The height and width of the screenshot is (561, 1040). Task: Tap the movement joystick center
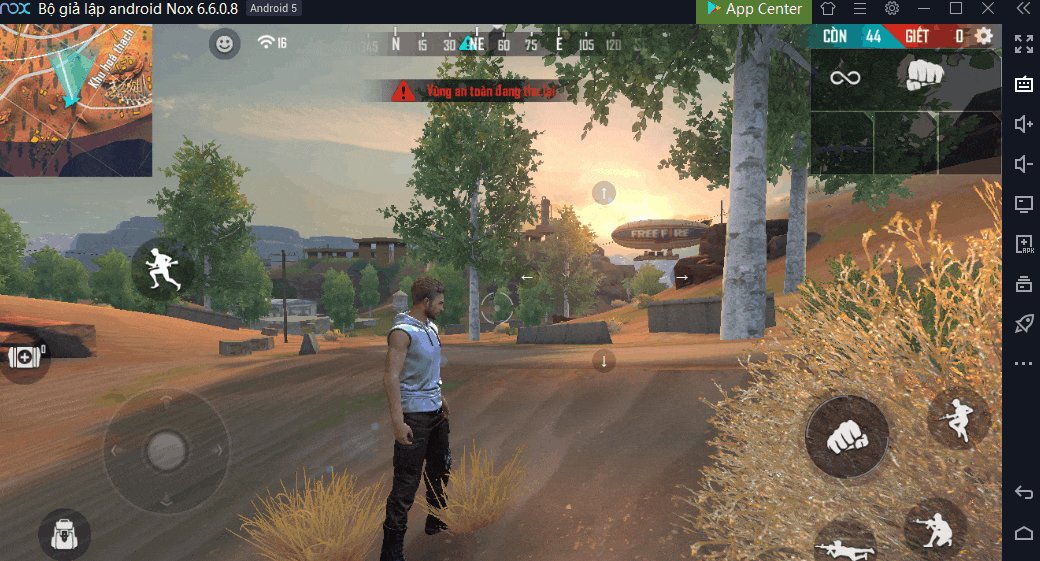click(x=166, y=450)
